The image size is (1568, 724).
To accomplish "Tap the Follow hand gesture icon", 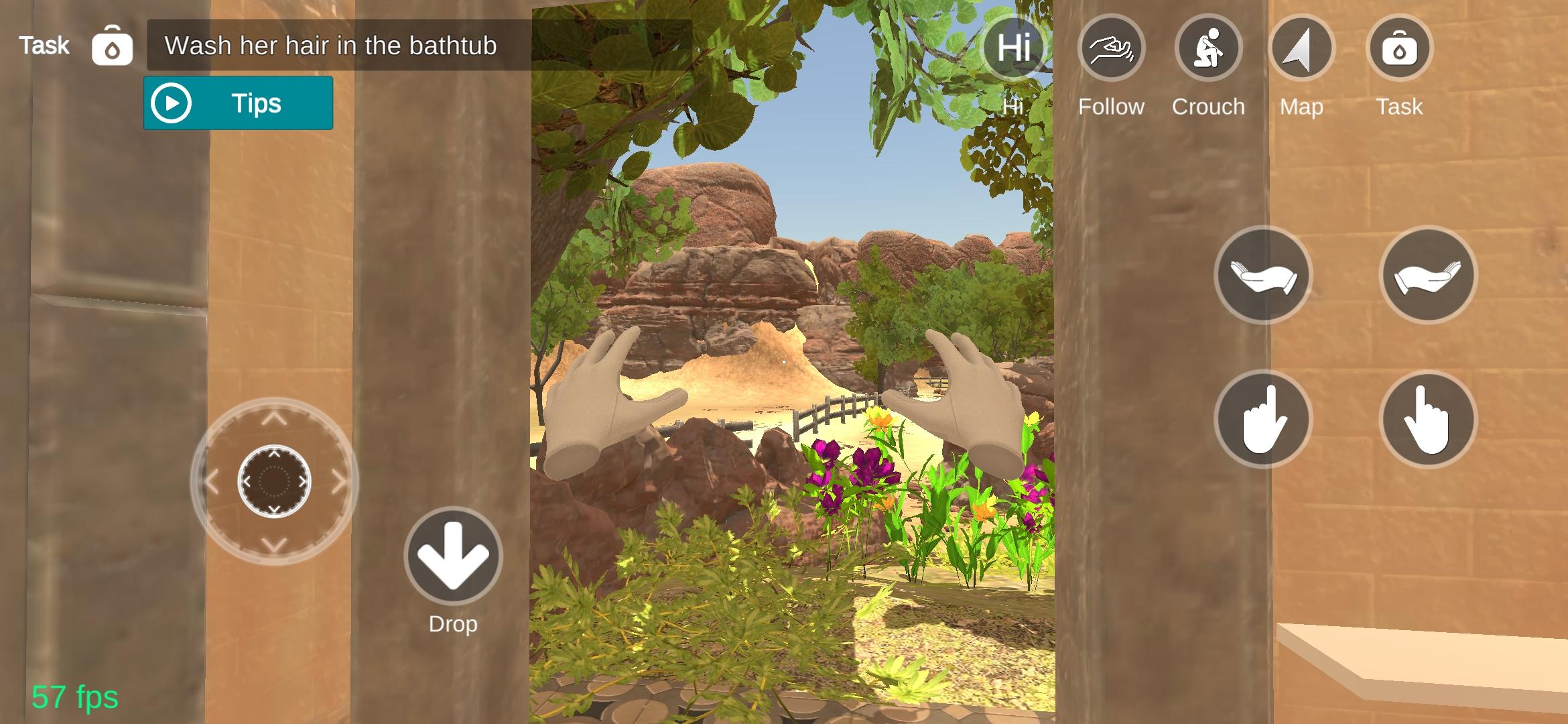I will tap(1111, 47).
